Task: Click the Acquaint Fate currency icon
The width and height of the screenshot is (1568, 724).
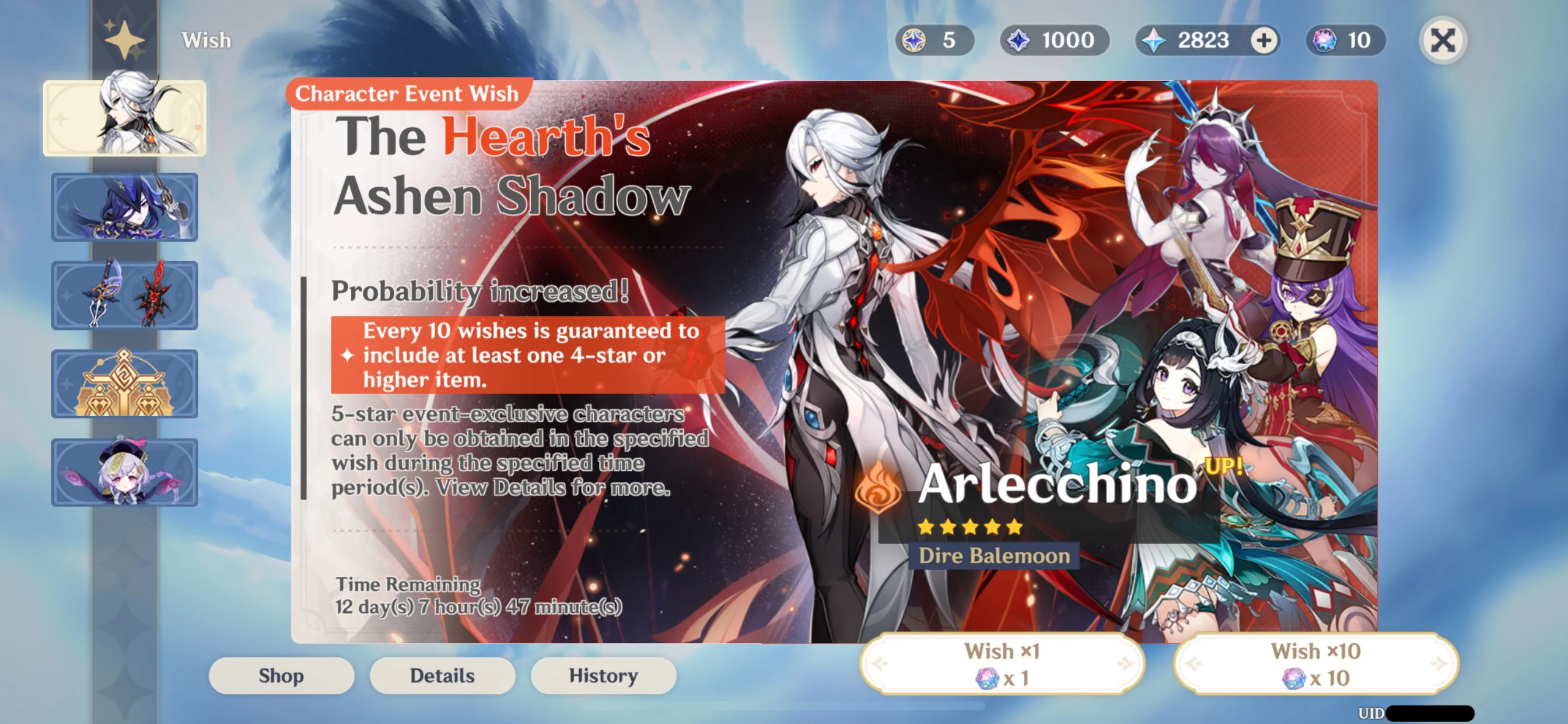Action: tap(914, 40)
